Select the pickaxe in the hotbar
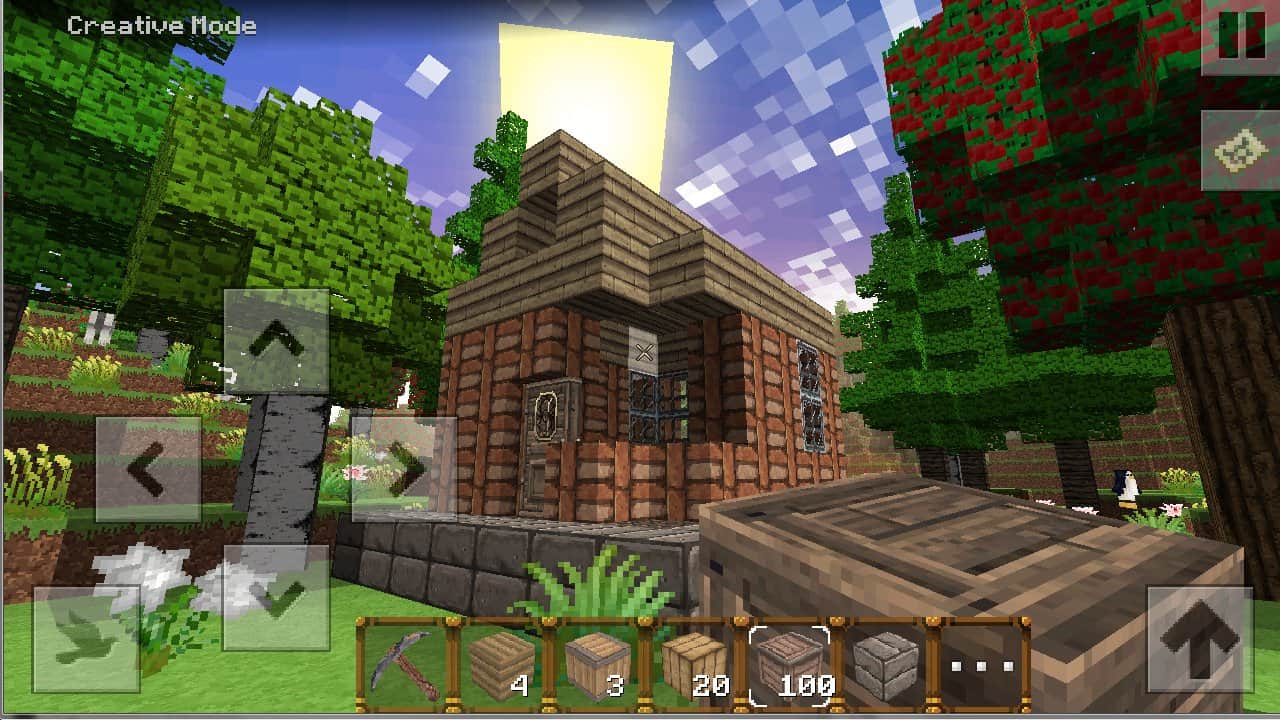This screenshot has height=720, width=1280. tap(405, 665)
